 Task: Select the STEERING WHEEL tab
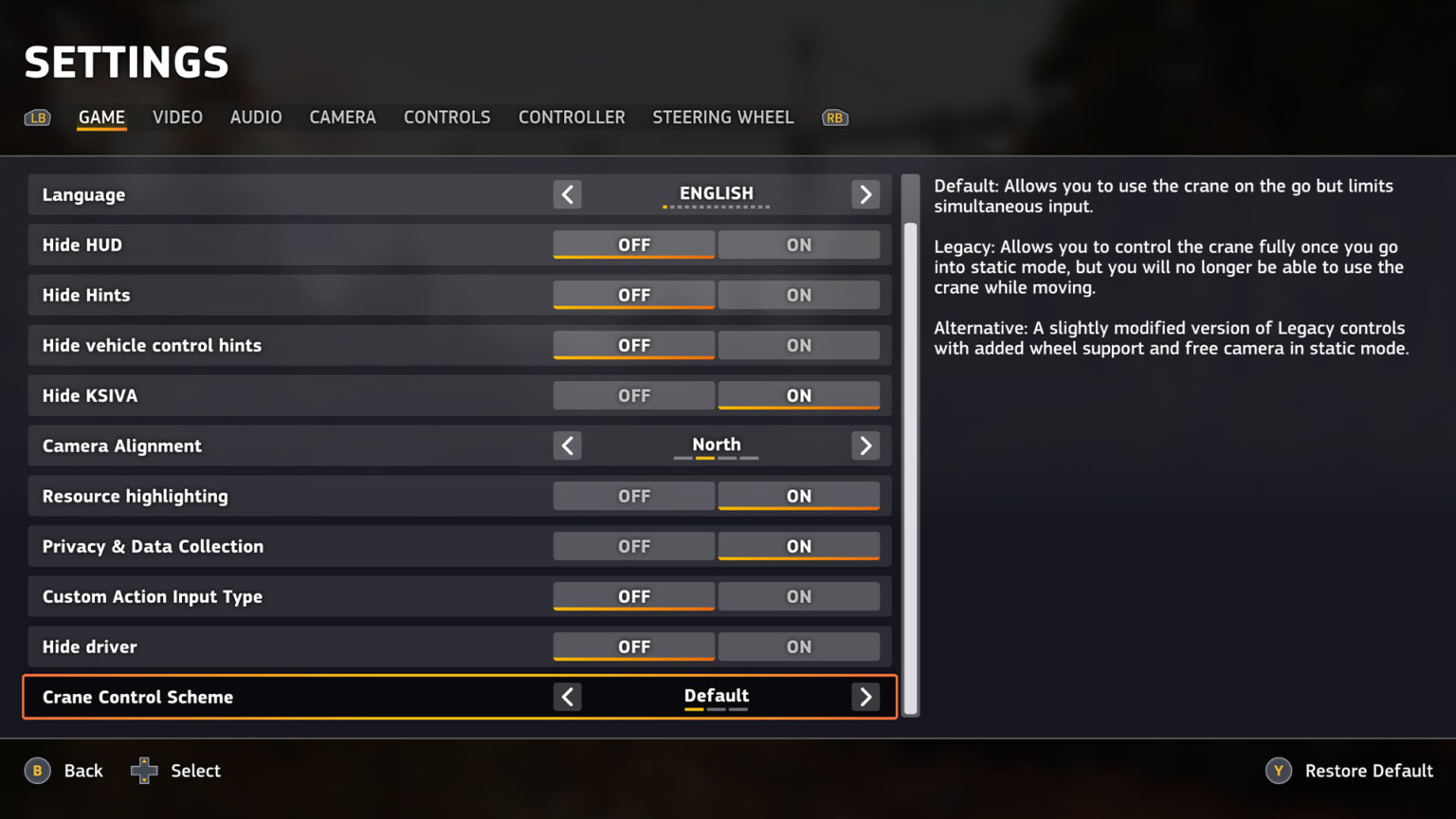coord(722,118)
